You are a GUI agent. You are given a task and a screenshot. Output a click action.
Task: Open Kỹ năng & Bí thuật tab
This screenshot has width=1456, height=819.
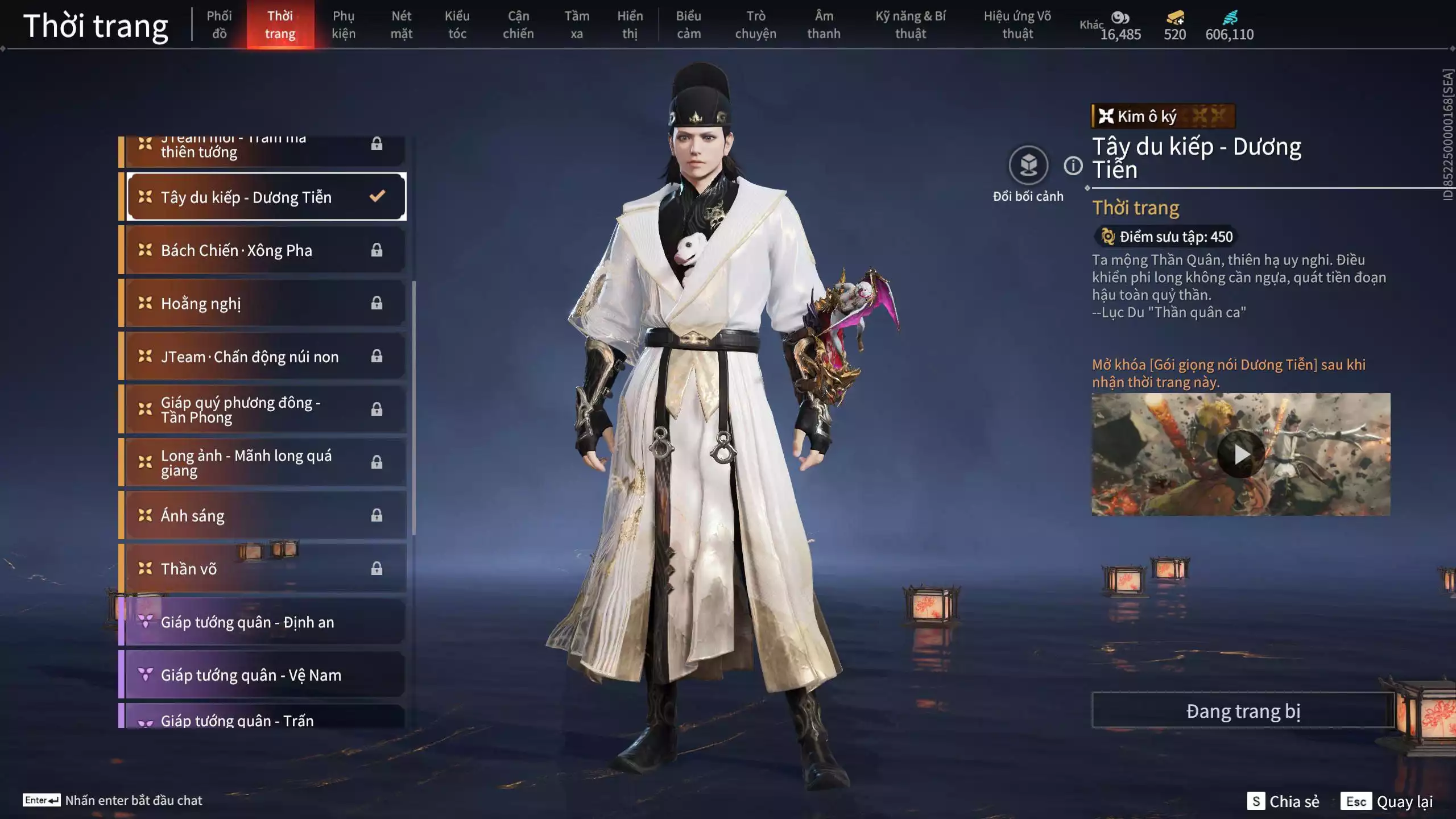tap(910, 24)
